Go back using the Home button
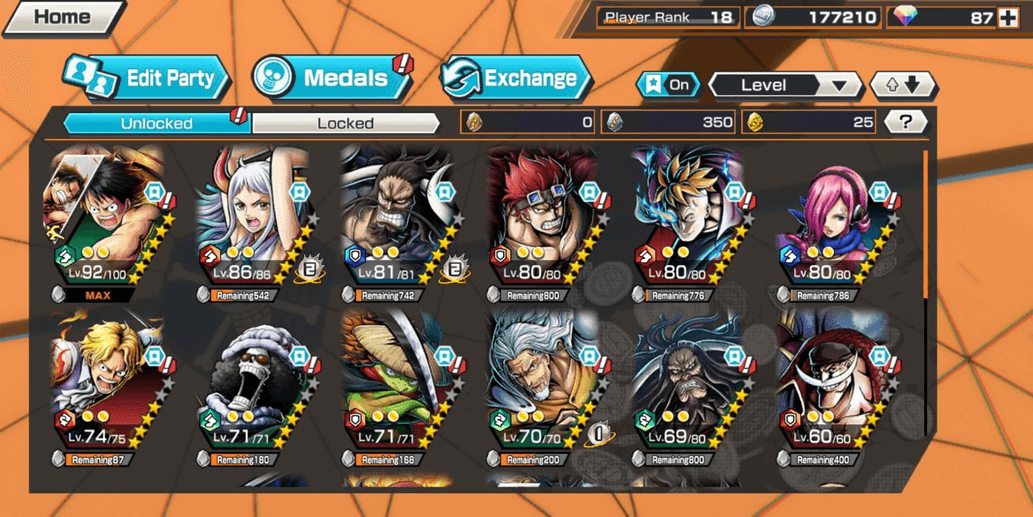Image resolution: width=1033 pixels, height=517 pixels. [60, 17]
